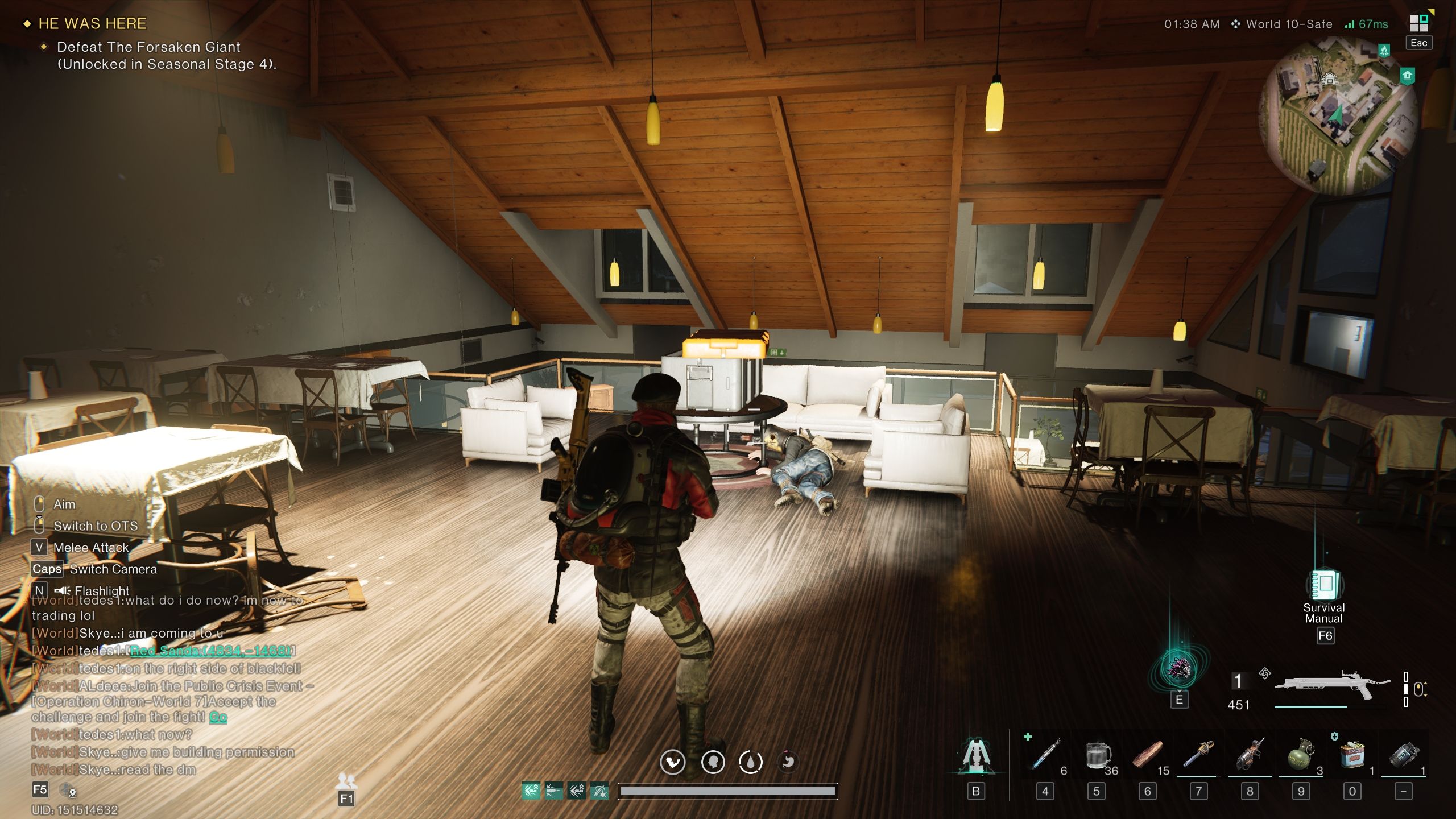Open the build mode icon
Viewport: 1456px width, 819px height.
pos(977,756)
